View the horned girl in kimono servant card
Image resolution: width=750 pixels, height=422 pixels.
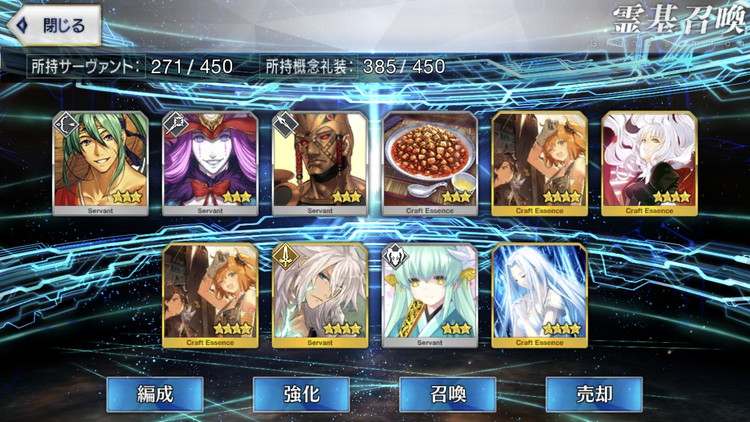(x=430, y=294)
